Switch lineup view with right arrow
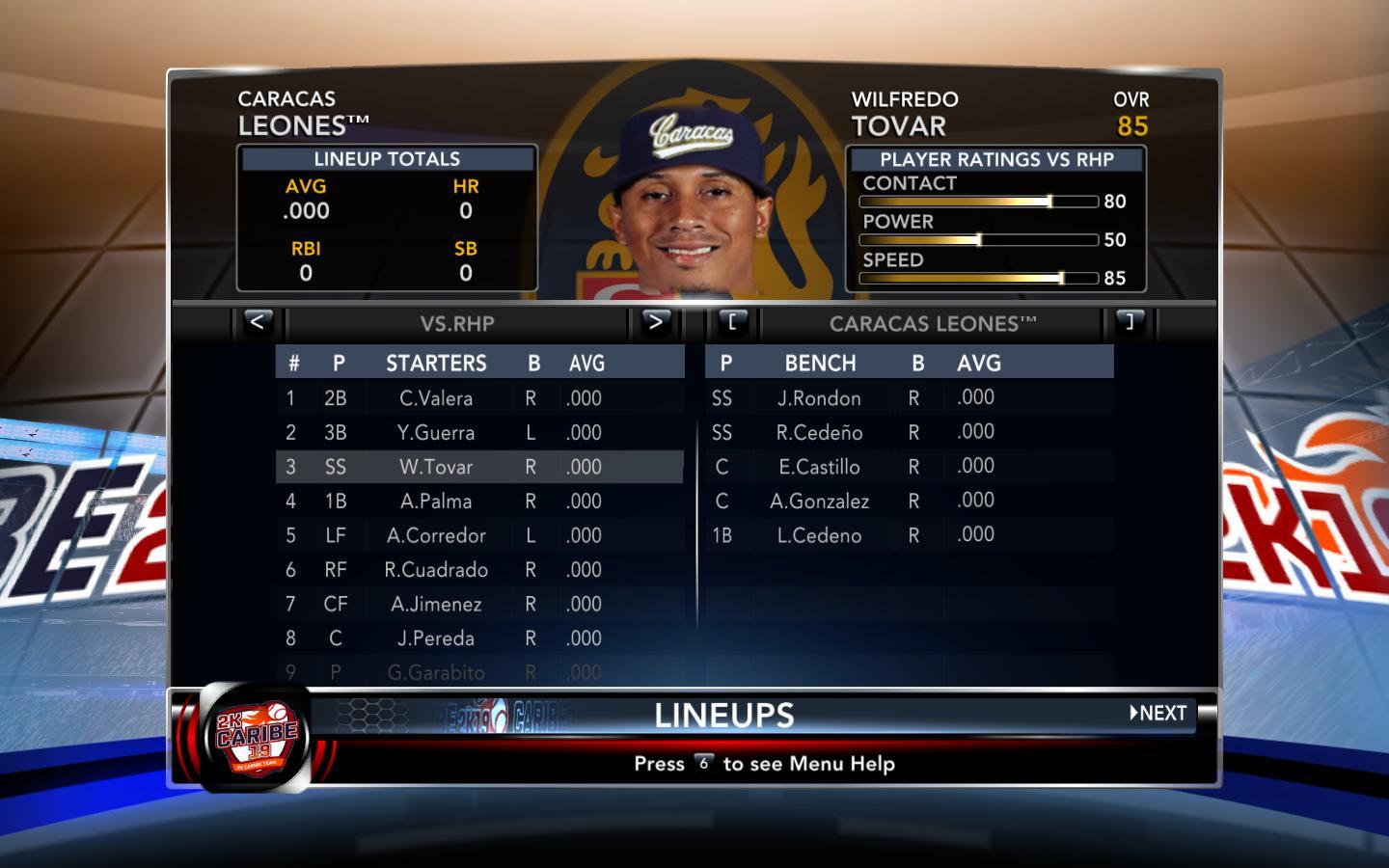The image size is (1389, 868). click(655, 322)
